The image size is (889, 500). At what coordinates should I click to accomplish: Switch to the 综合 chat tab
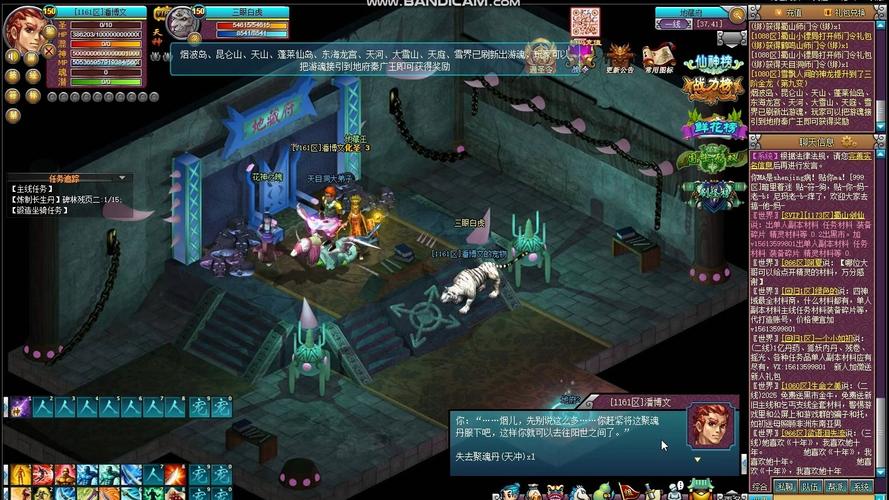click(760, 486)
